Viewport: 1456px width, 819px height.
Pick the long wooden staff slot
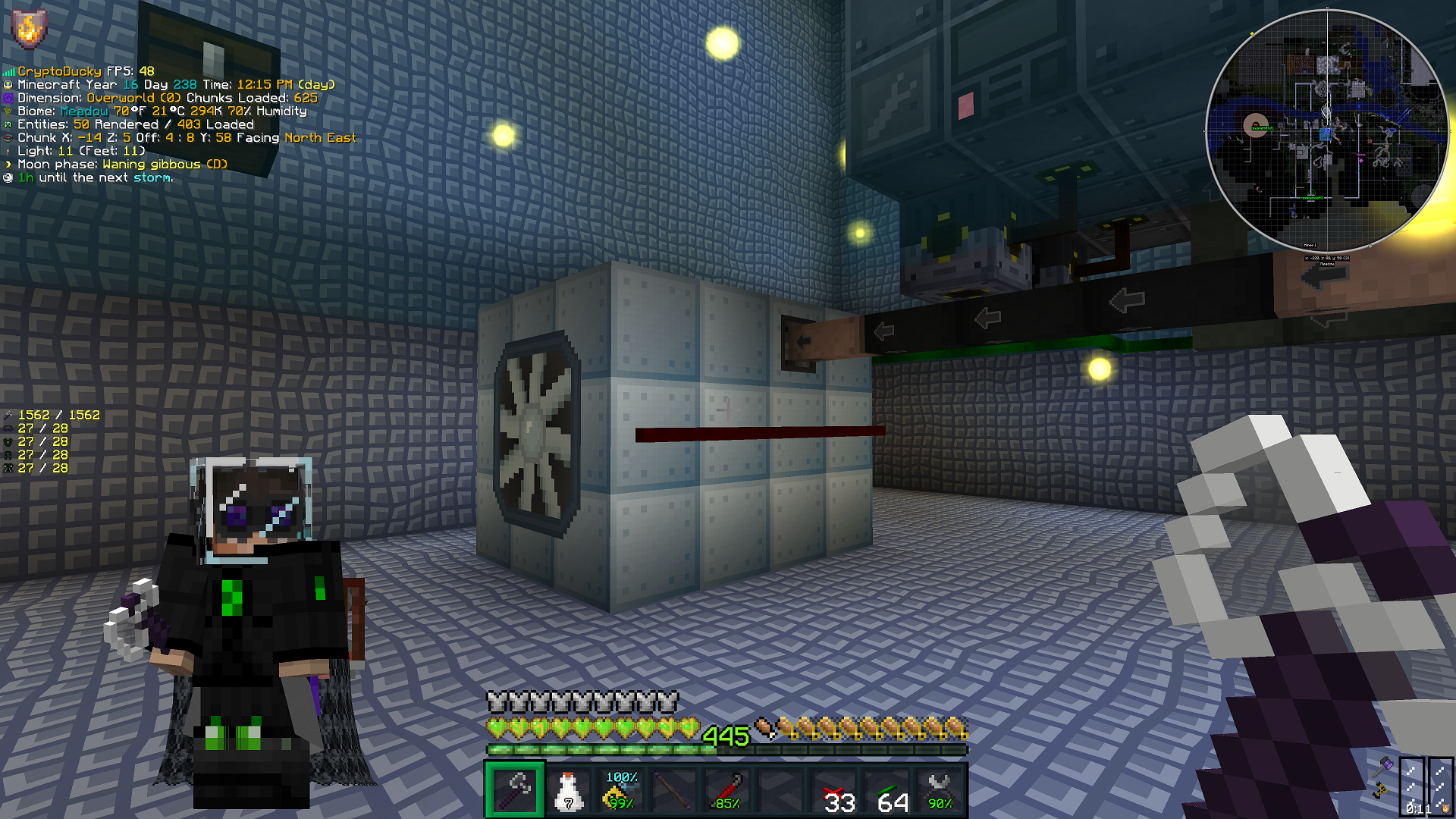point(673,790)
